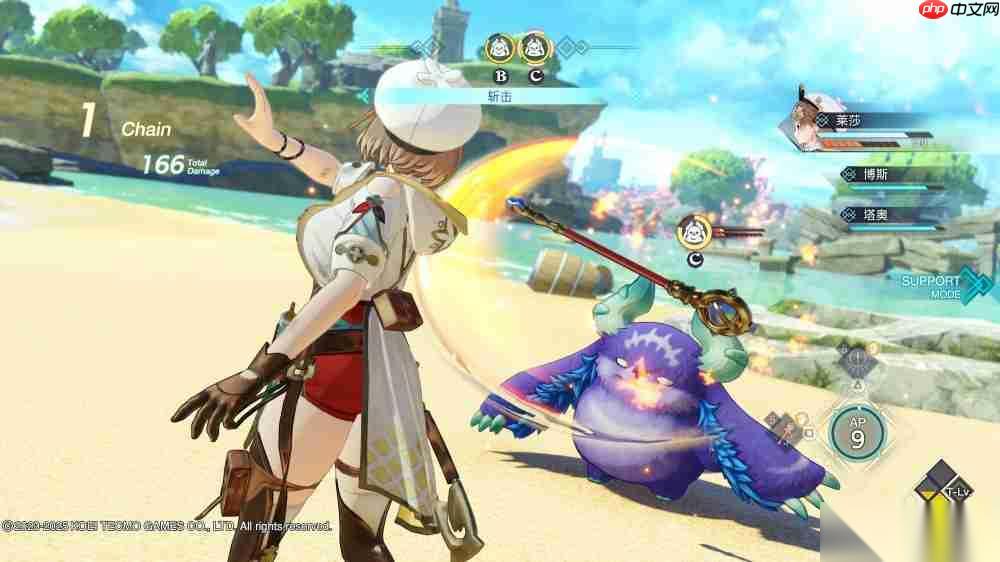Switch to party member 博斯
Viewport: 1000px width, 562px height.
(x=877, y=175)
